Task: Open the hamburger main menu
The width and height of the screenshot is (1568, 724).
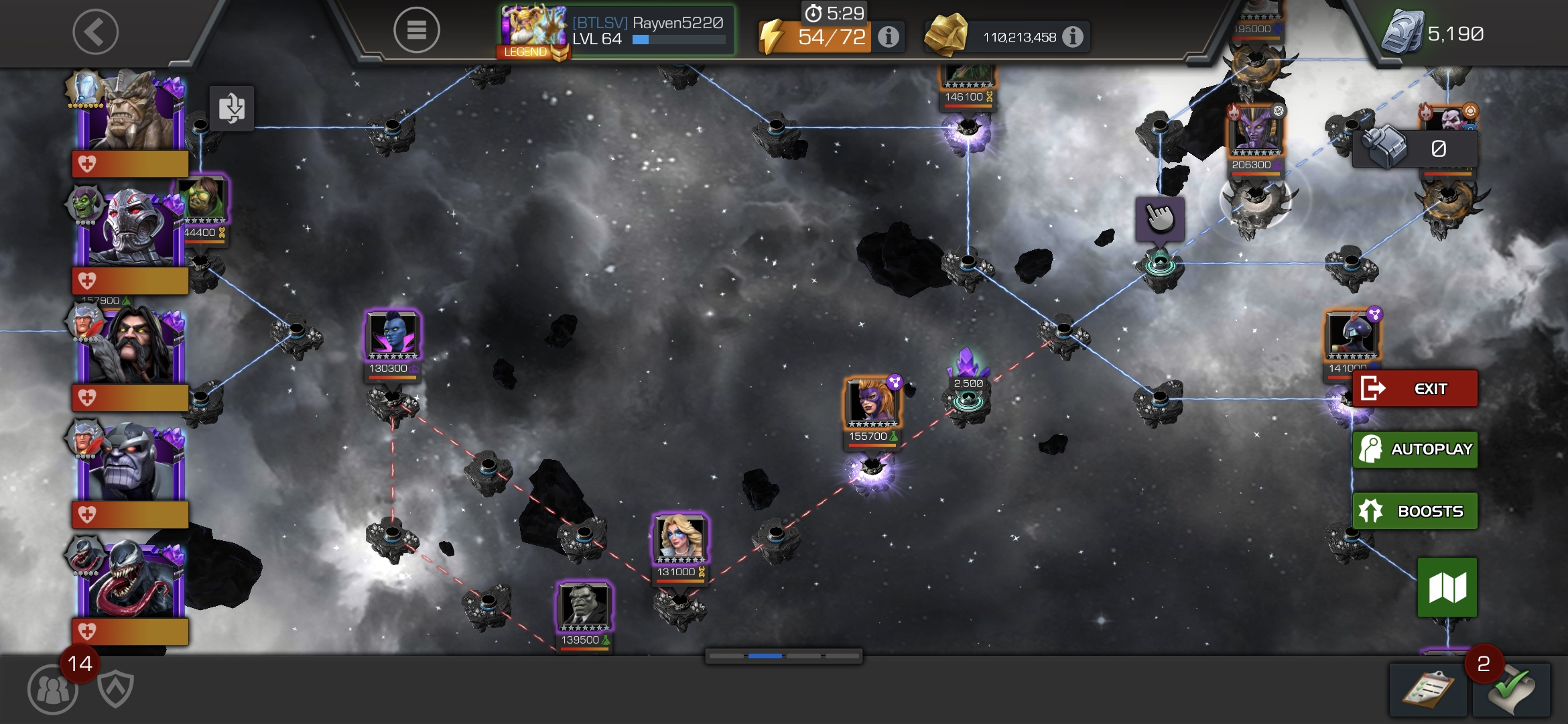Action: tap(416, 30)
